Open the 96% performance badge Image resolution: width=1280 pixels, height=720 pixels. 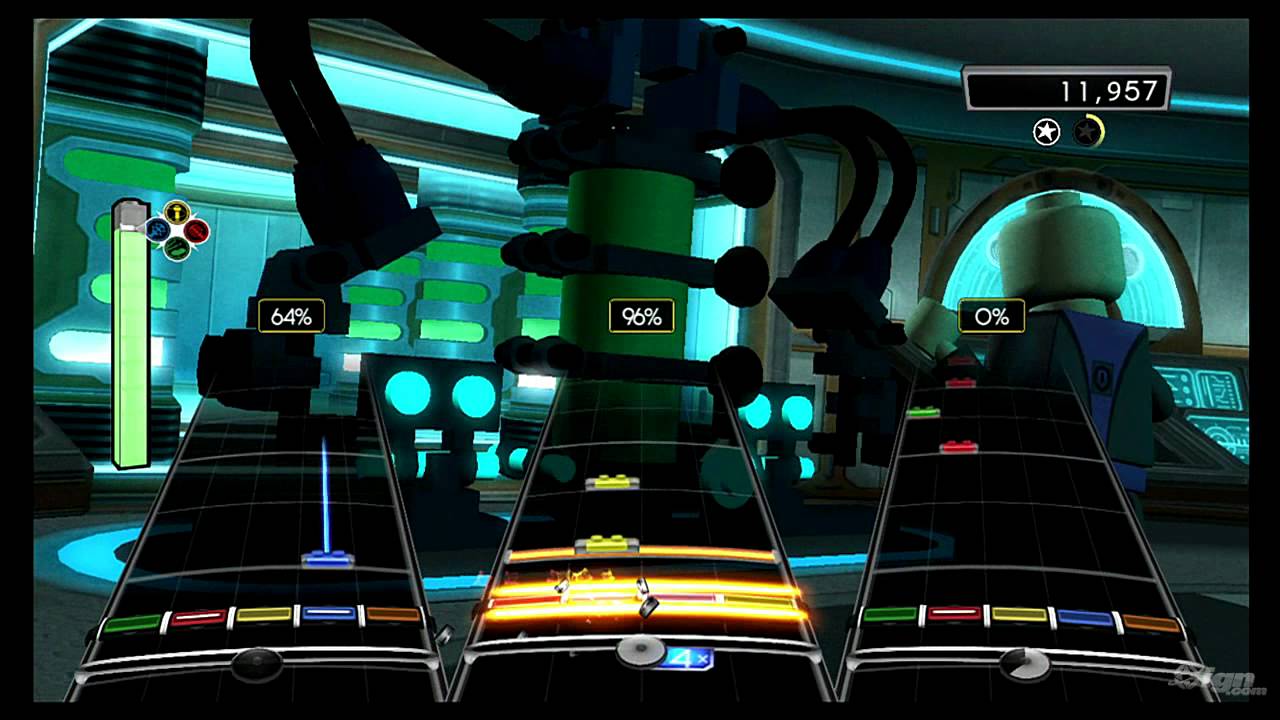pyautogui.click(x=641, y=315)
